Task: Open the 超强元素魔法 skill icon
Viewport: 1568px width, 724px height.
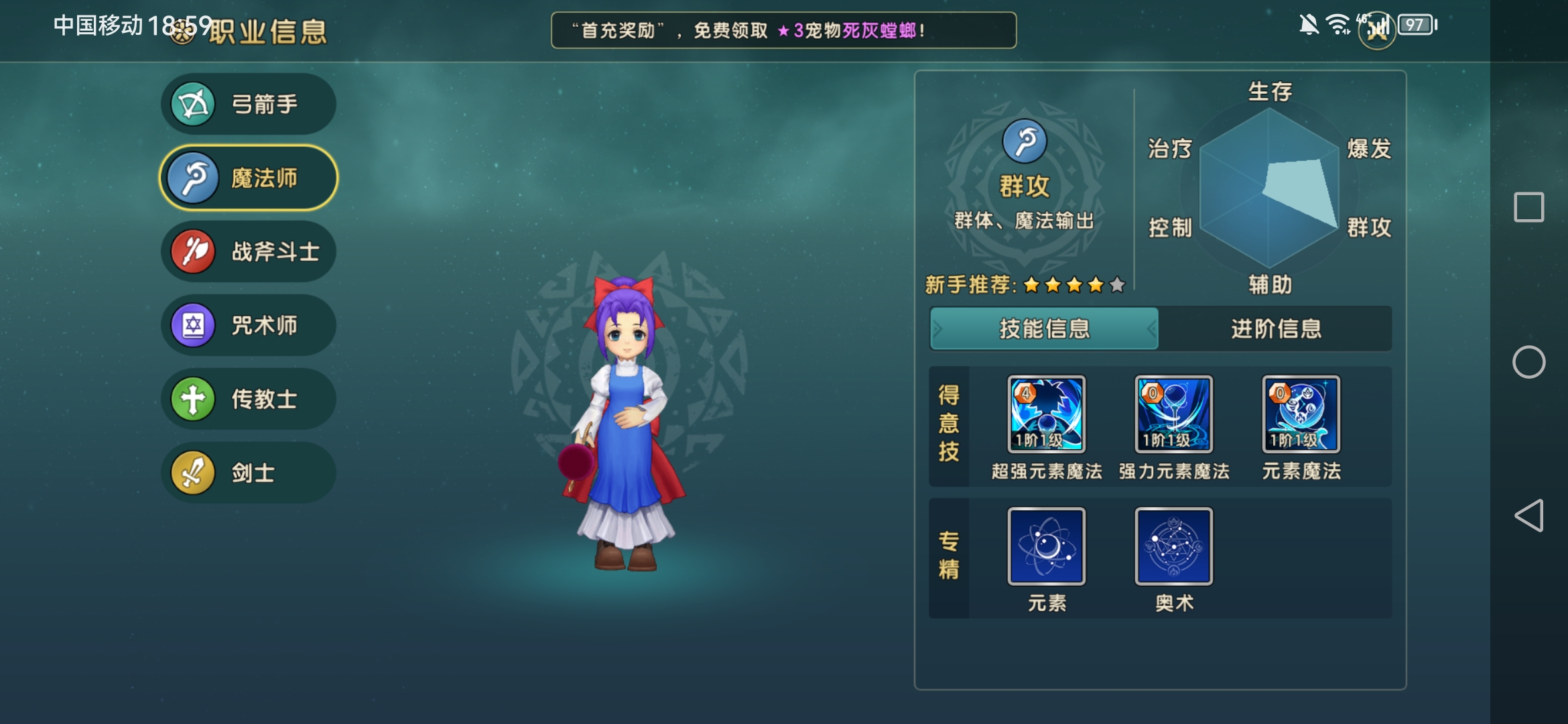Action: coord(1045,416)
